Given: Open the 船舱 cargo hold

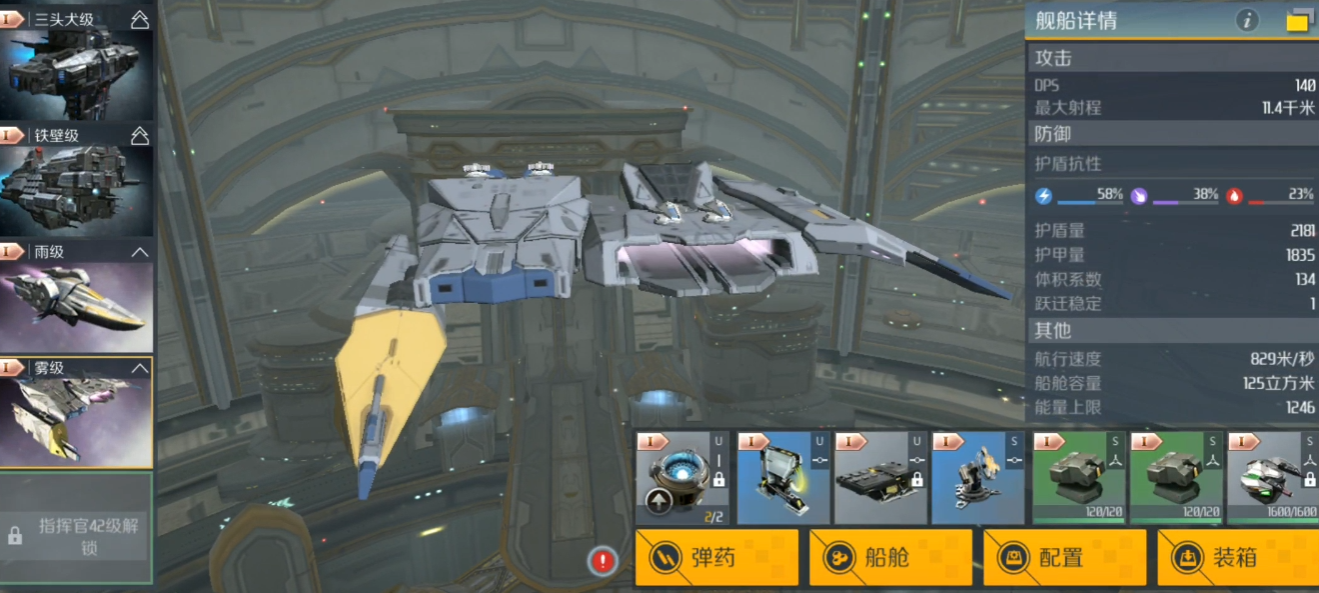Looking at the screenshot, I should click(x=890, y=557).
